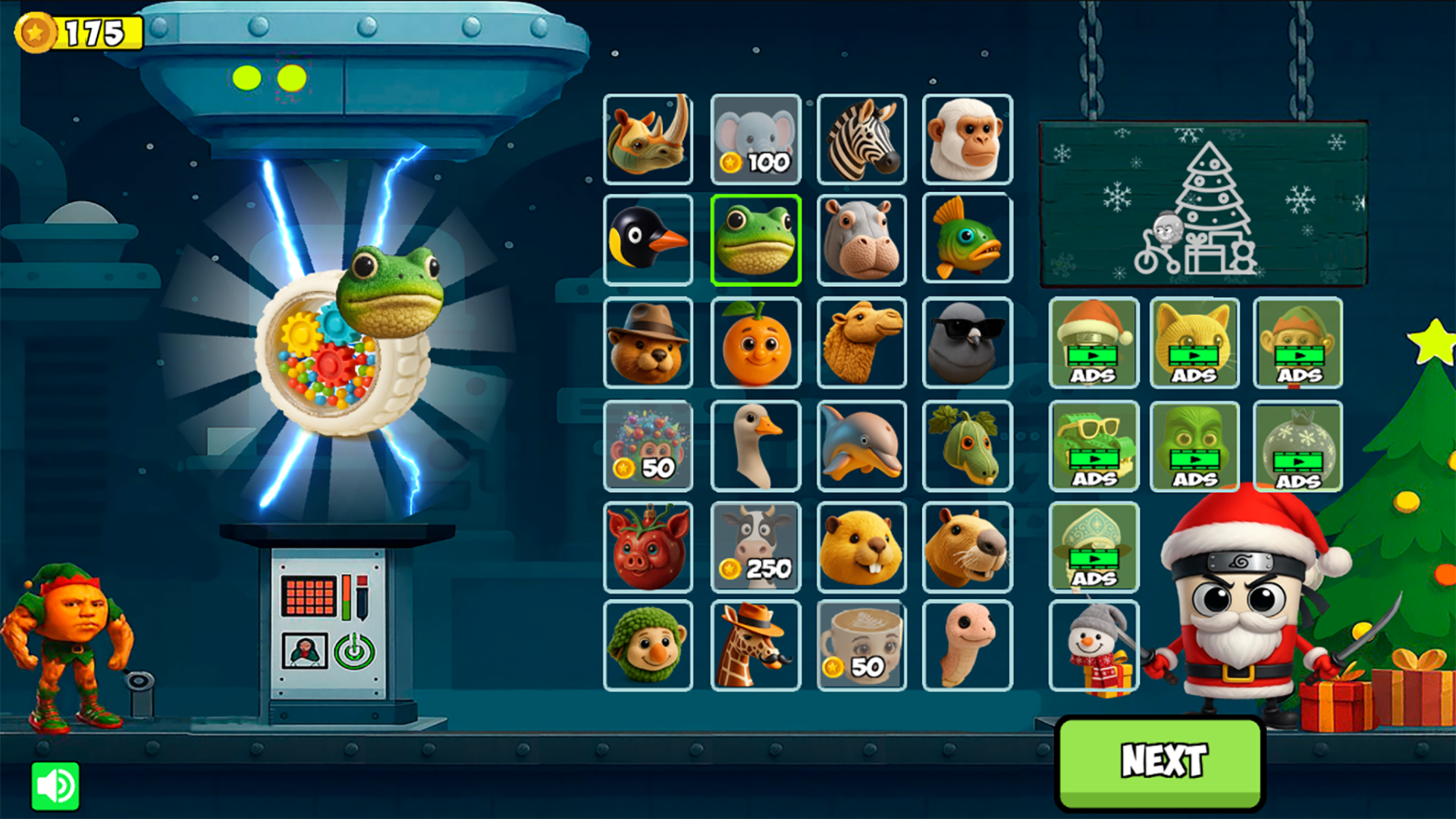The width and height of the screenshot is (1456, 819).
Task: Select the smiling orange character
Action: pyautogui.click(x=755, y=344)
